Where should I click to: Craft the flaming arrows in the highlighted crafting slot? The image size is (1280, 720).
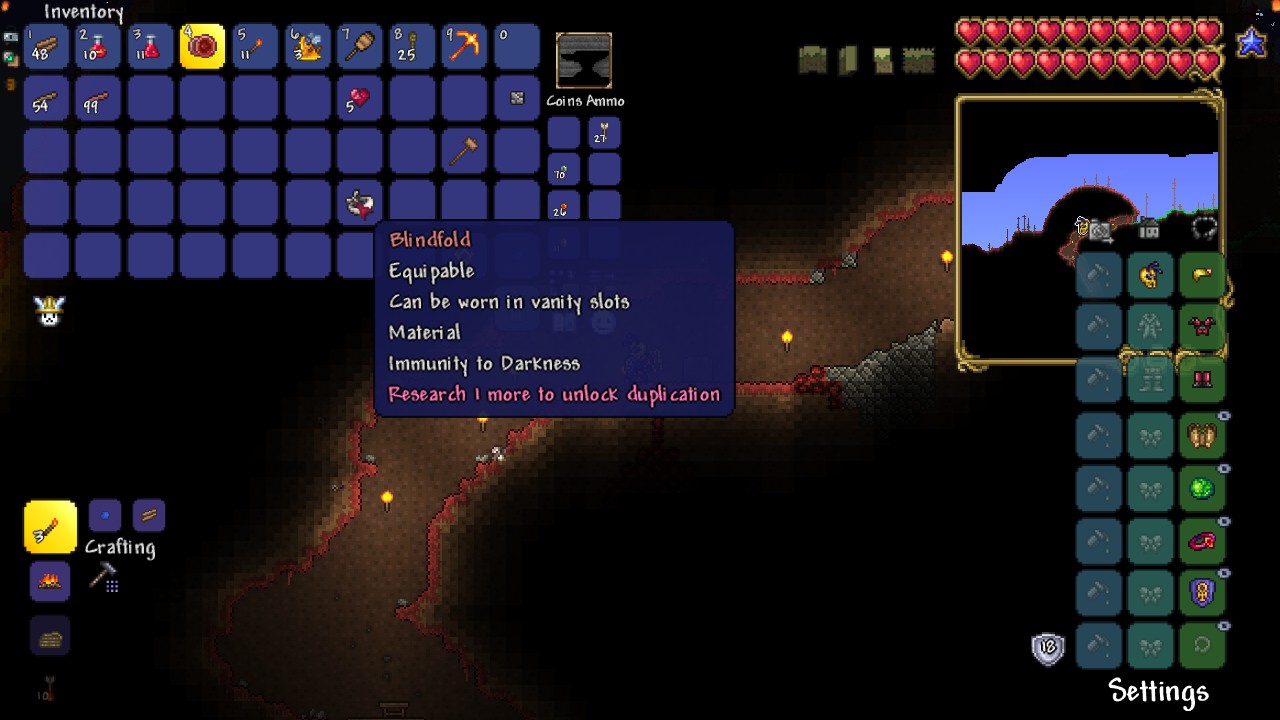pos(49,527)
